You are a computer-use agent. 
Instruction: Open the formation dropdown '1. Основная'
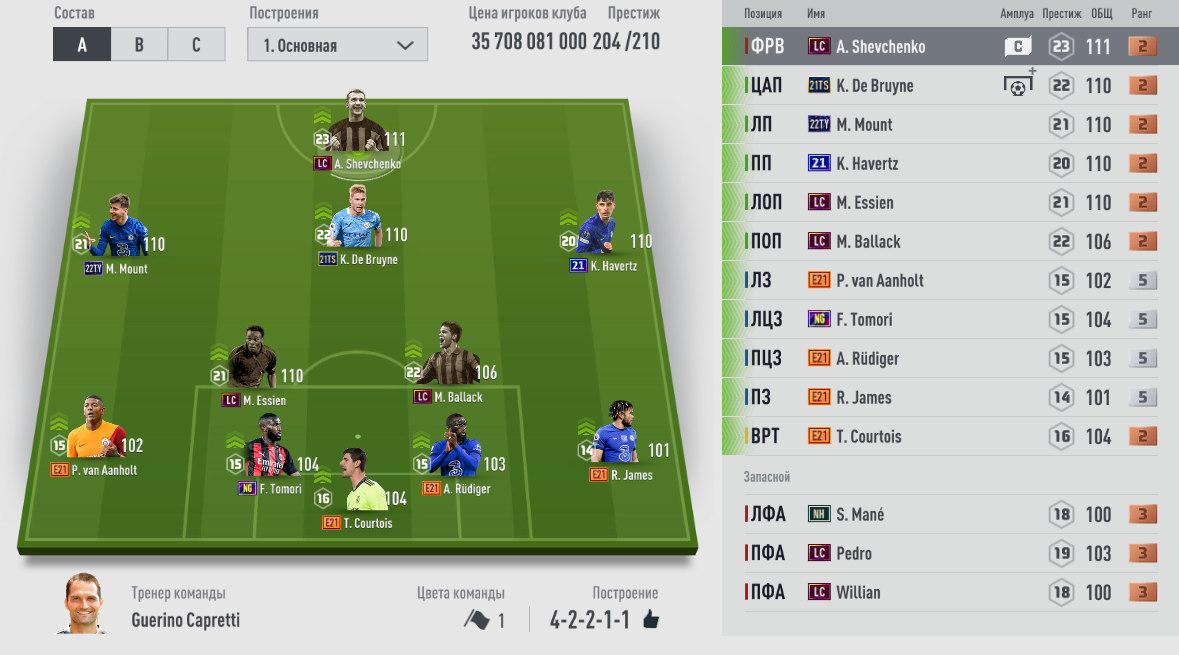338,45
